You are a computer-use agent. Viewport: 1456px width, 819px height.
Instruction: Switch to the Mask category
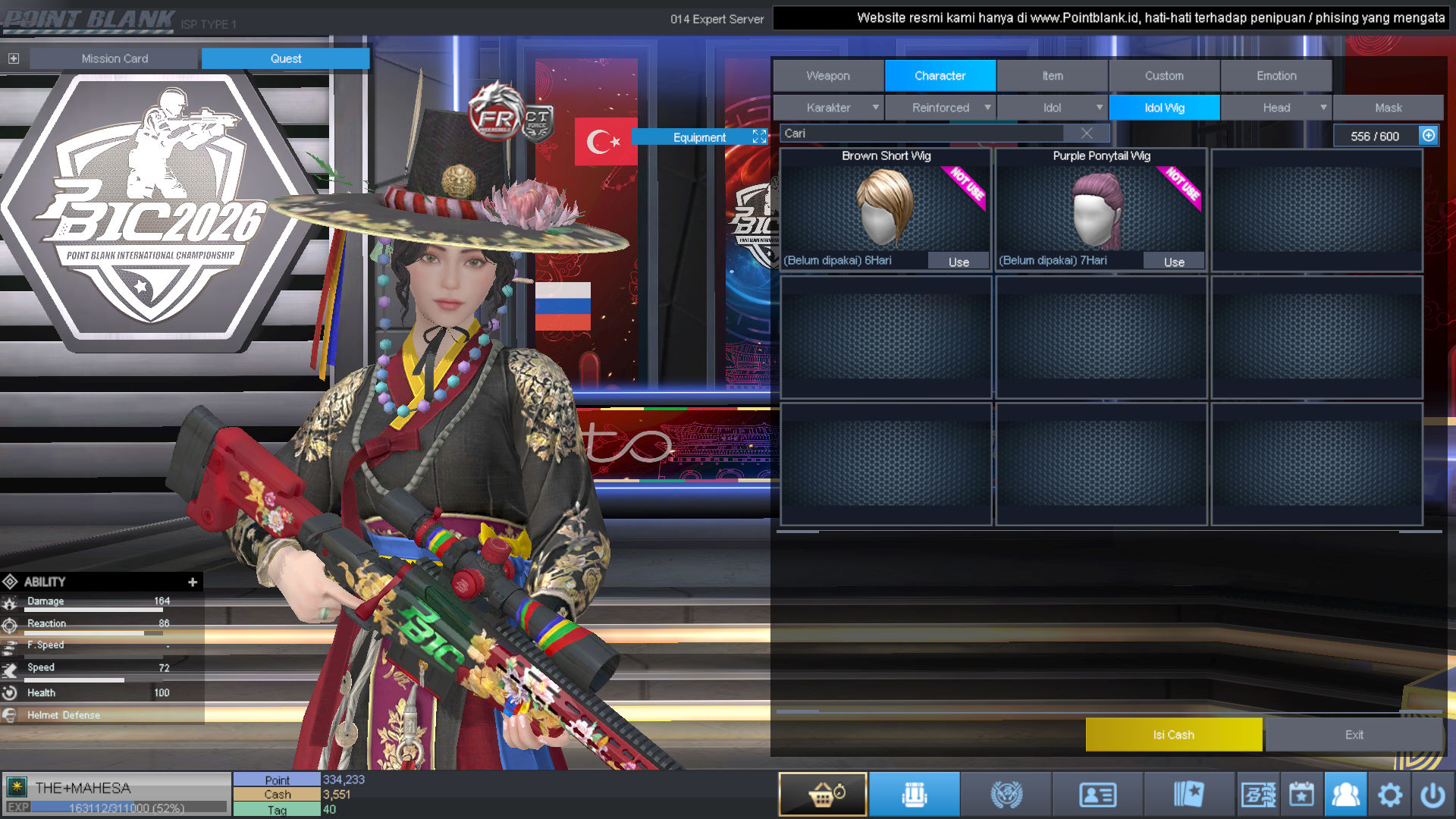point(1388,108)
